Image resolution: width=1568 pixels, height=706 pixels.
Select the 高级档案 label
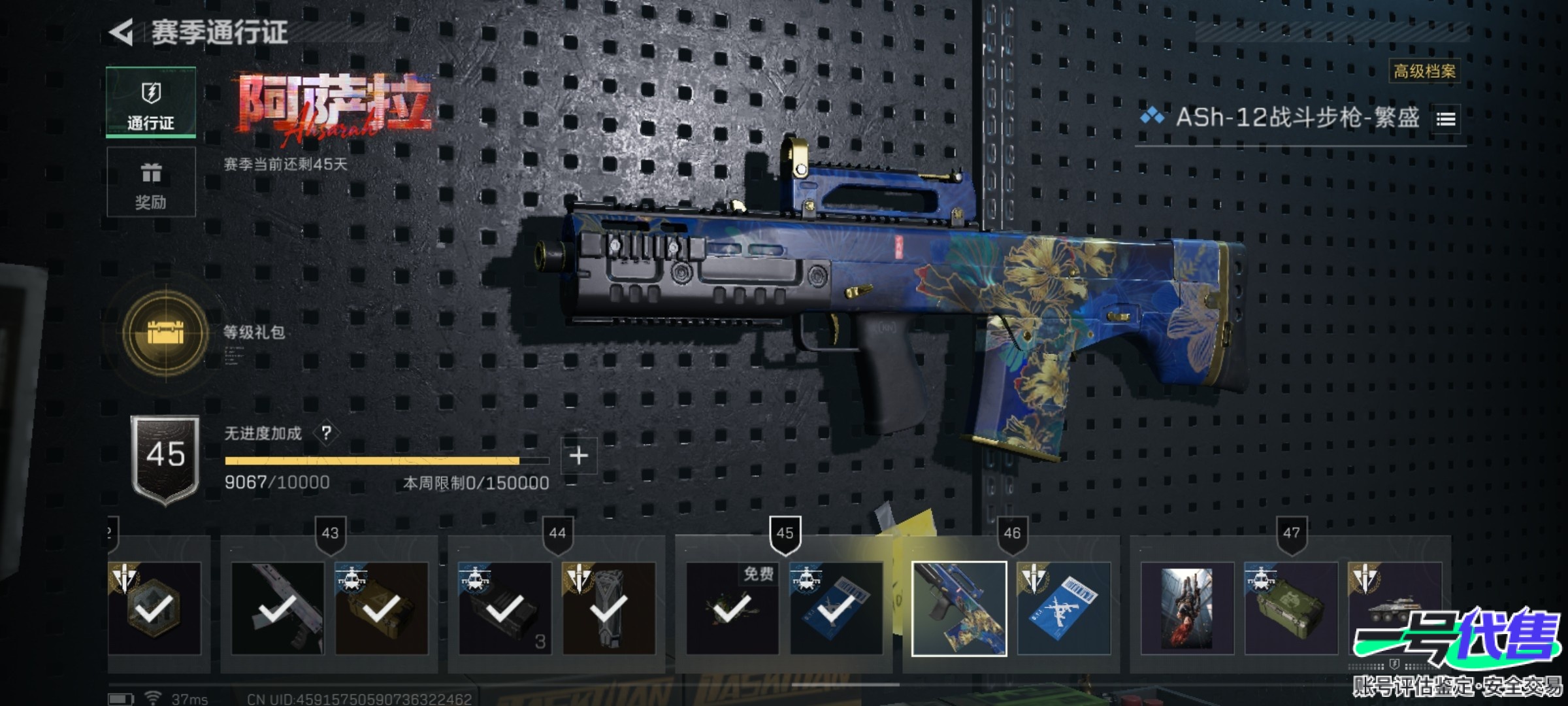[x=1424, y=71]
